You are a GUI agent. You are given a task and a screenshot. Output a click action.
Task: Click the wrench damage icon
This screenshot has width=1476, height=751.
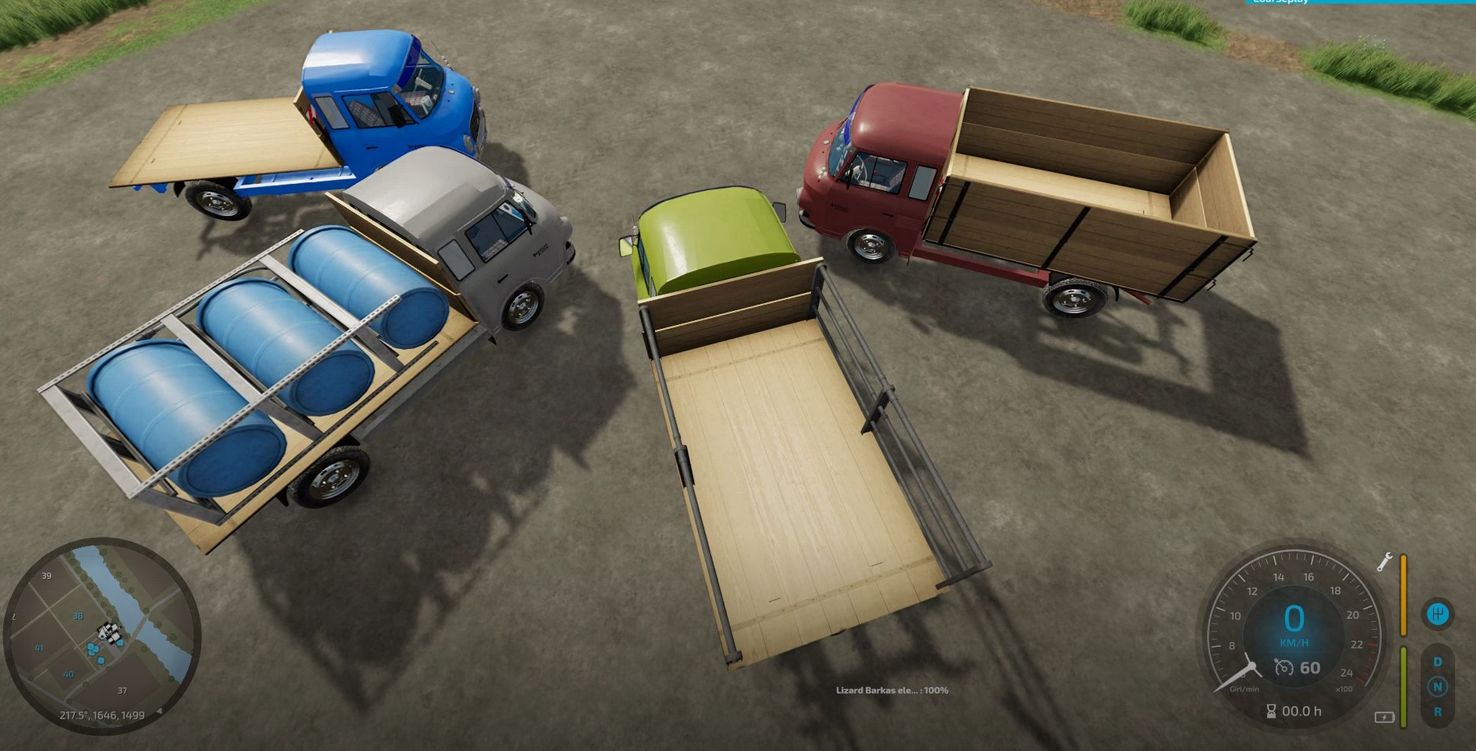click(x=1385, y=561)
